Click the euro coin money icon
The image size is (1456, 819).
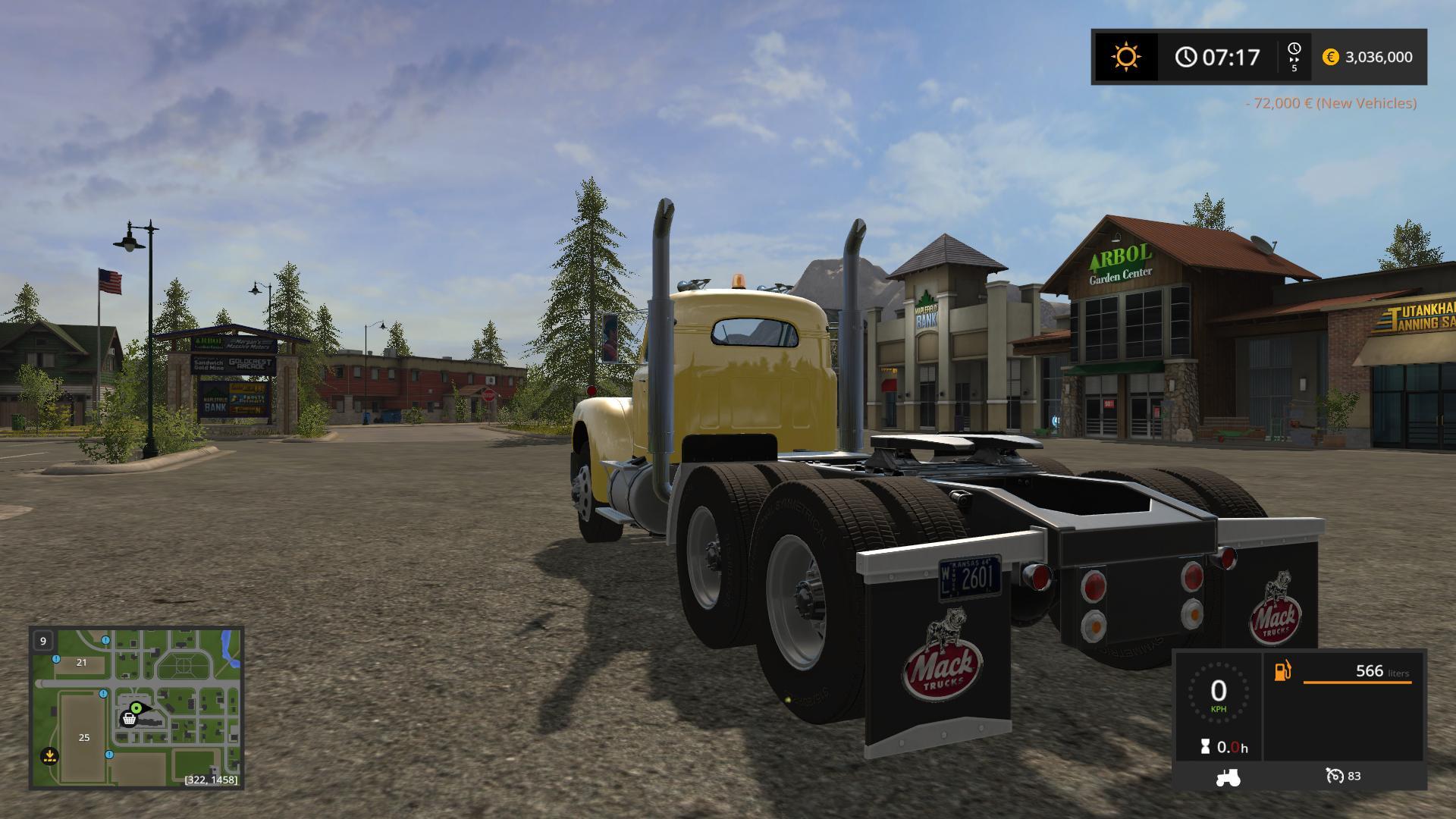(x=1330, y=57)
